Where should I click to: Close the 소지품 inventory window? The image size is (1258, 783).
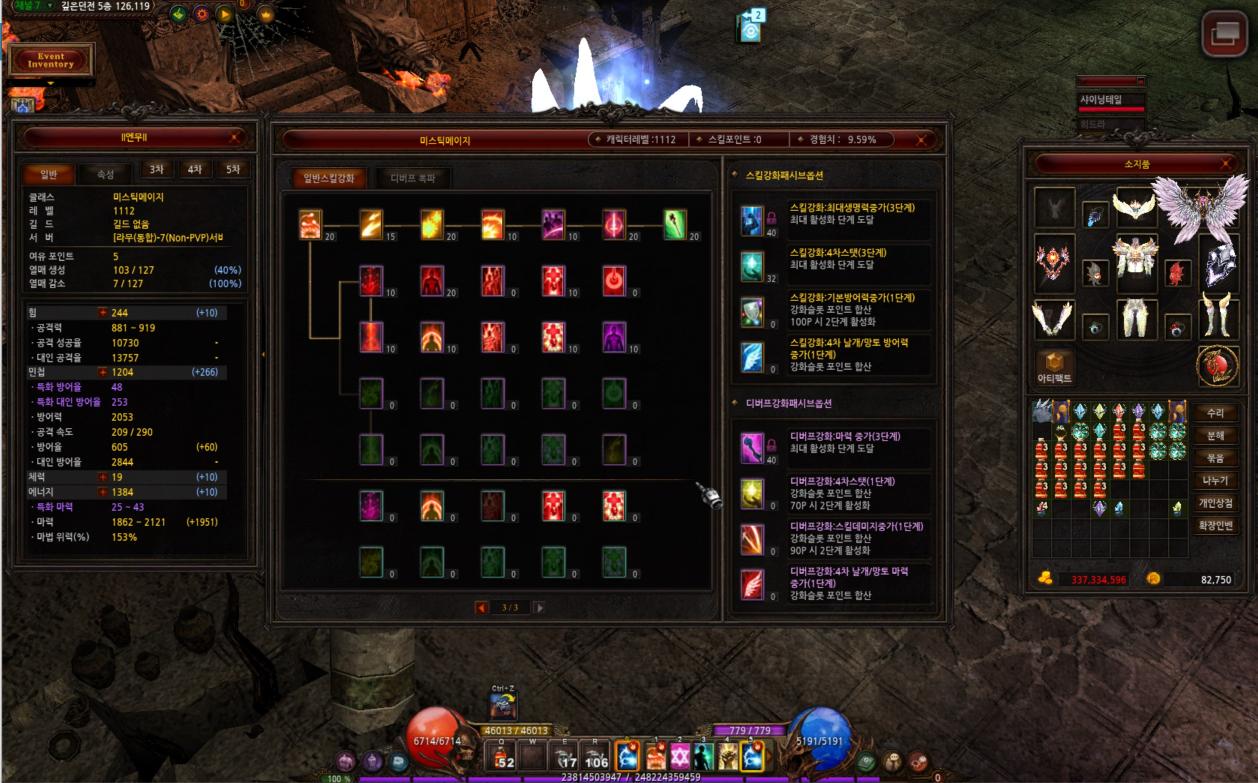coord(1227,163)
